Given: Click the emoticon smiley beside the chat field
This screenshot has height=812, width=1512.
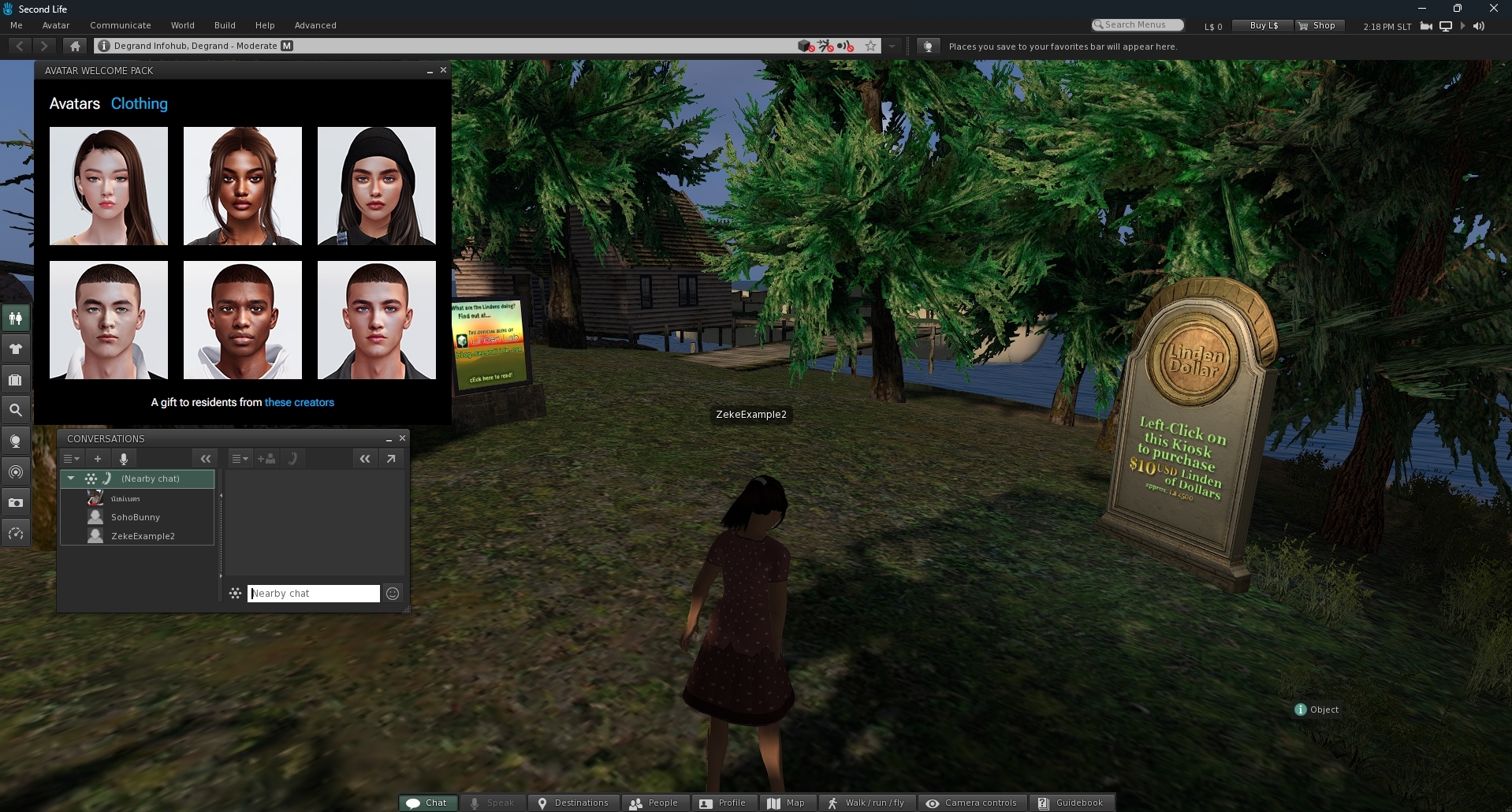Looking at the screenshot, I should pyautogui.click(x=393, y=593).
